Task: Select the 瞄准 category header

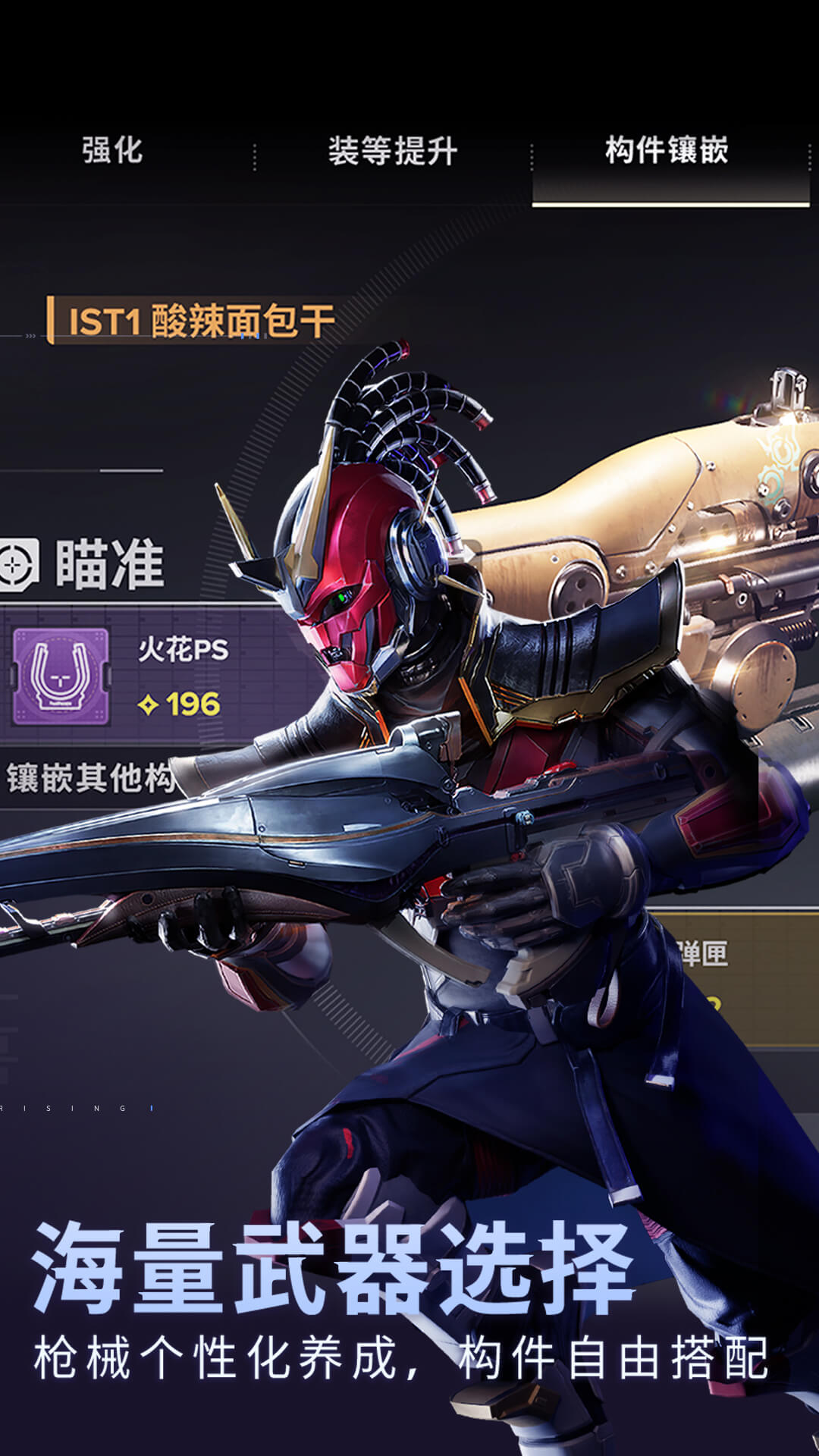Action: point(108,565)
